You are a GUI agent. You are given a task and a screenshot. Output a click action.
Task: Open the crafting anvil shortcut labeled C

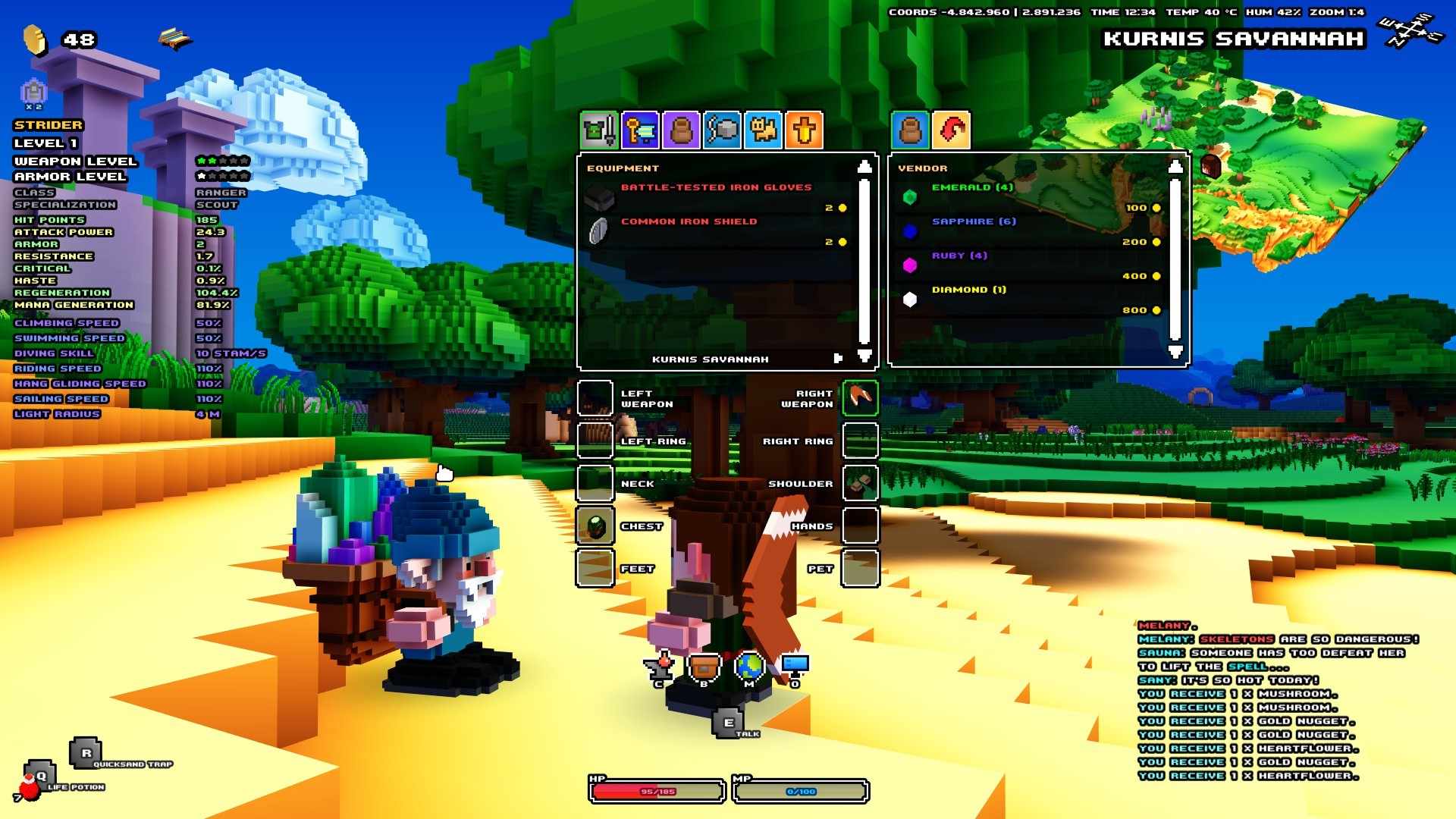pos(660,667)
